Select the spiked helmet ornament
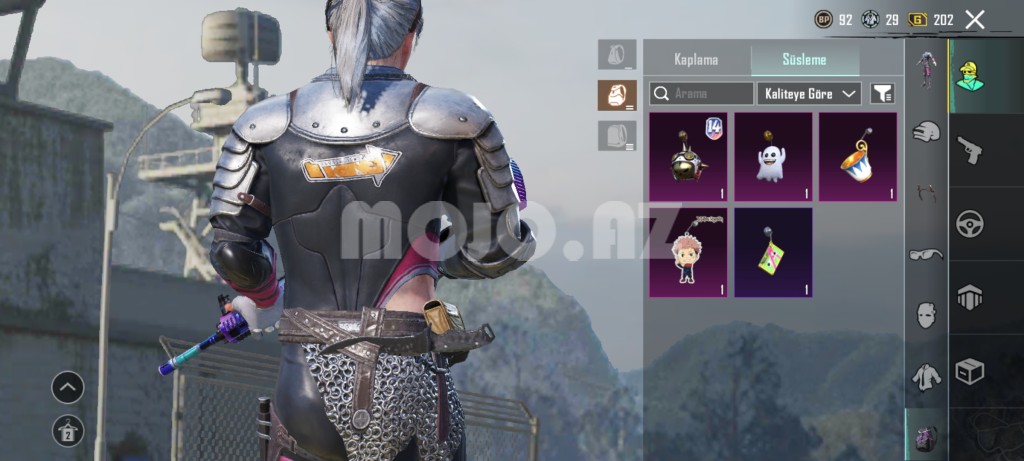1024x461 pixels. coord(688,157)
